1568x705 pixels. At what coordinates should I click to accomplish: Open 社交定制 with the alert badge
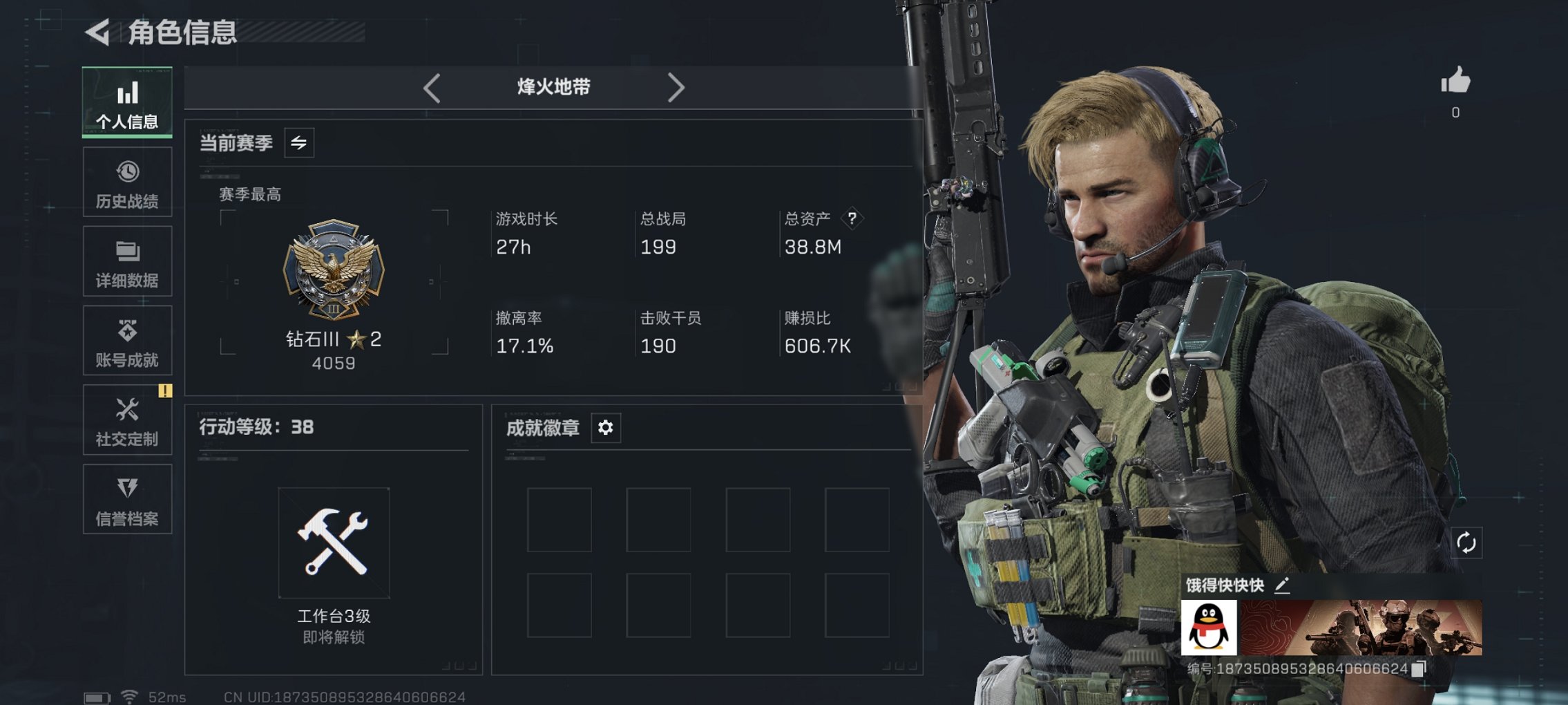[x=126, y=420]
